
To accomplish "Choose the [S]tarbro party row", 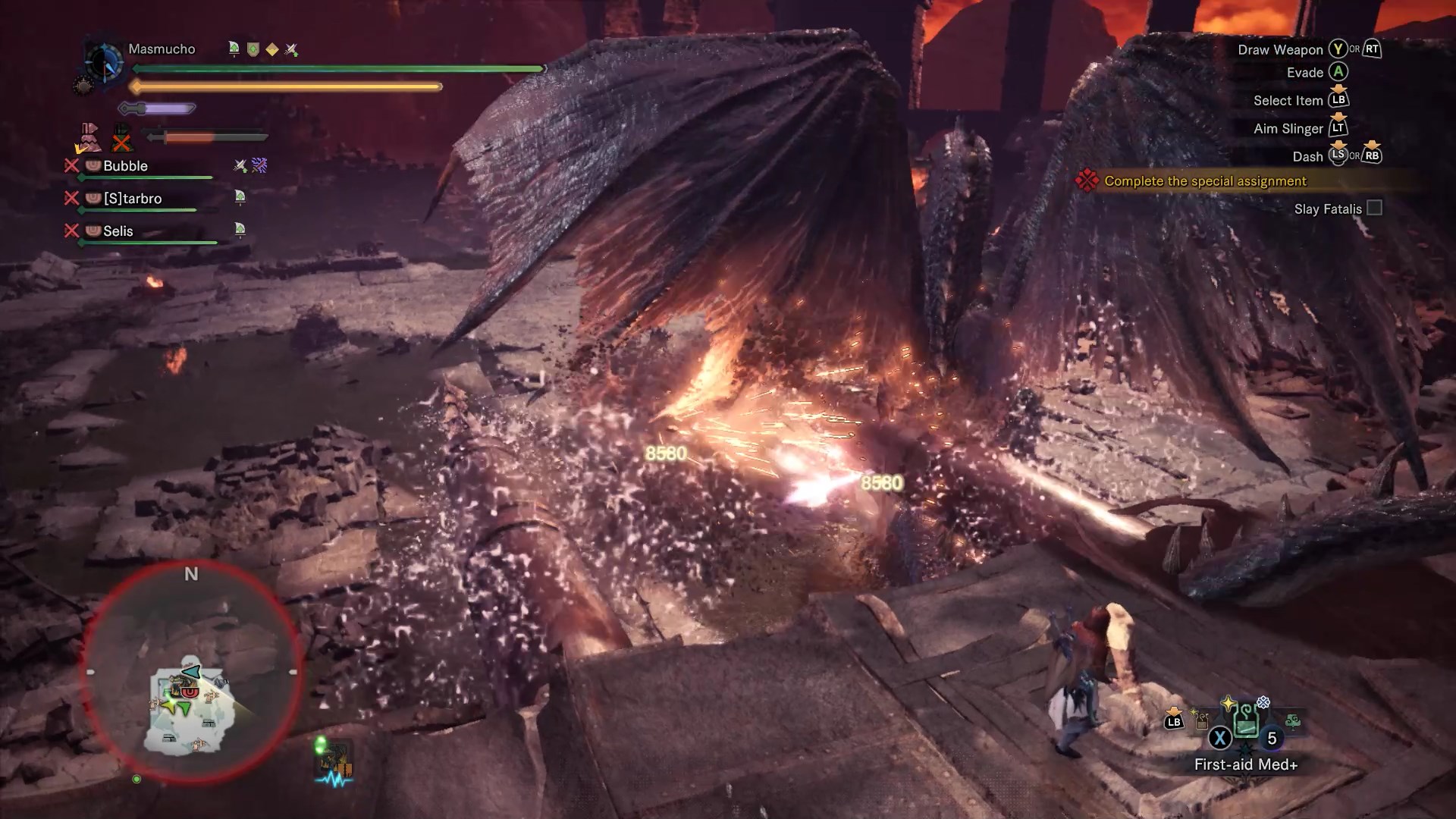I will 132,199.
